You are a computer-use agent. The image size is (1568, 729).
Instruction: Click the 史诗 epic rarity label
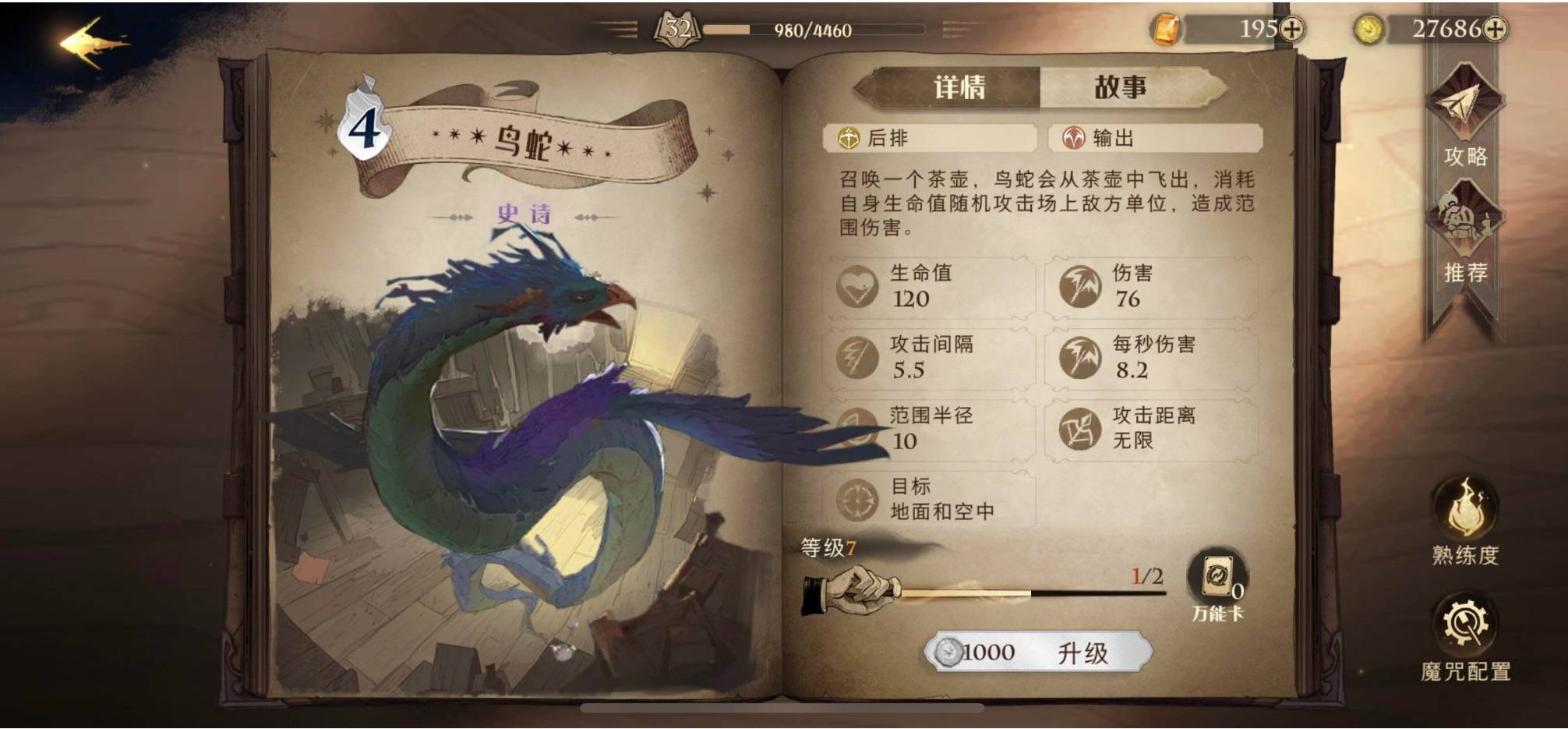pyautogui.click(x=524, y=212)
